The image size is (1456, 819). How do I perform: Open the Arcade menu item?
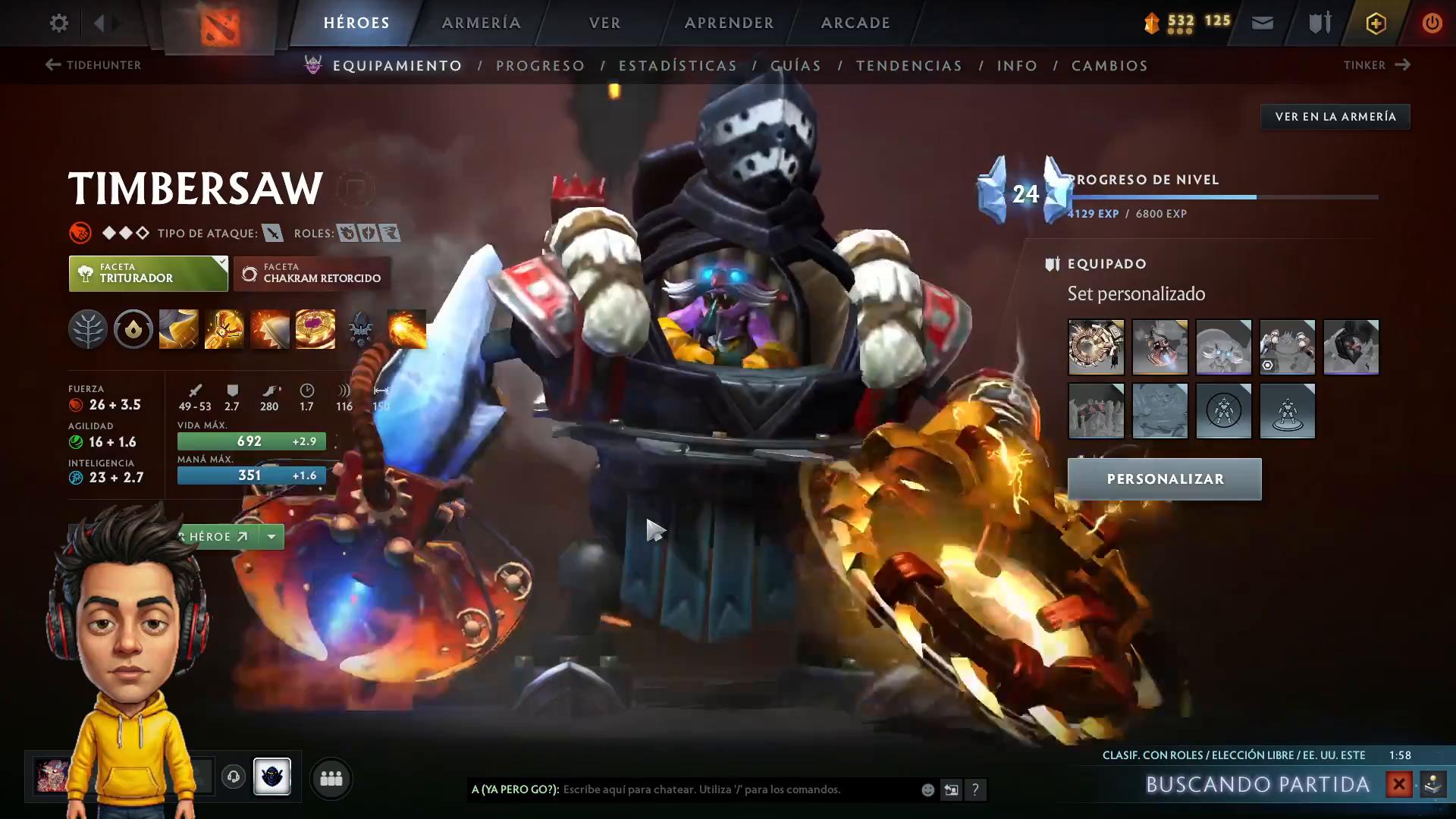coord(855,23)
